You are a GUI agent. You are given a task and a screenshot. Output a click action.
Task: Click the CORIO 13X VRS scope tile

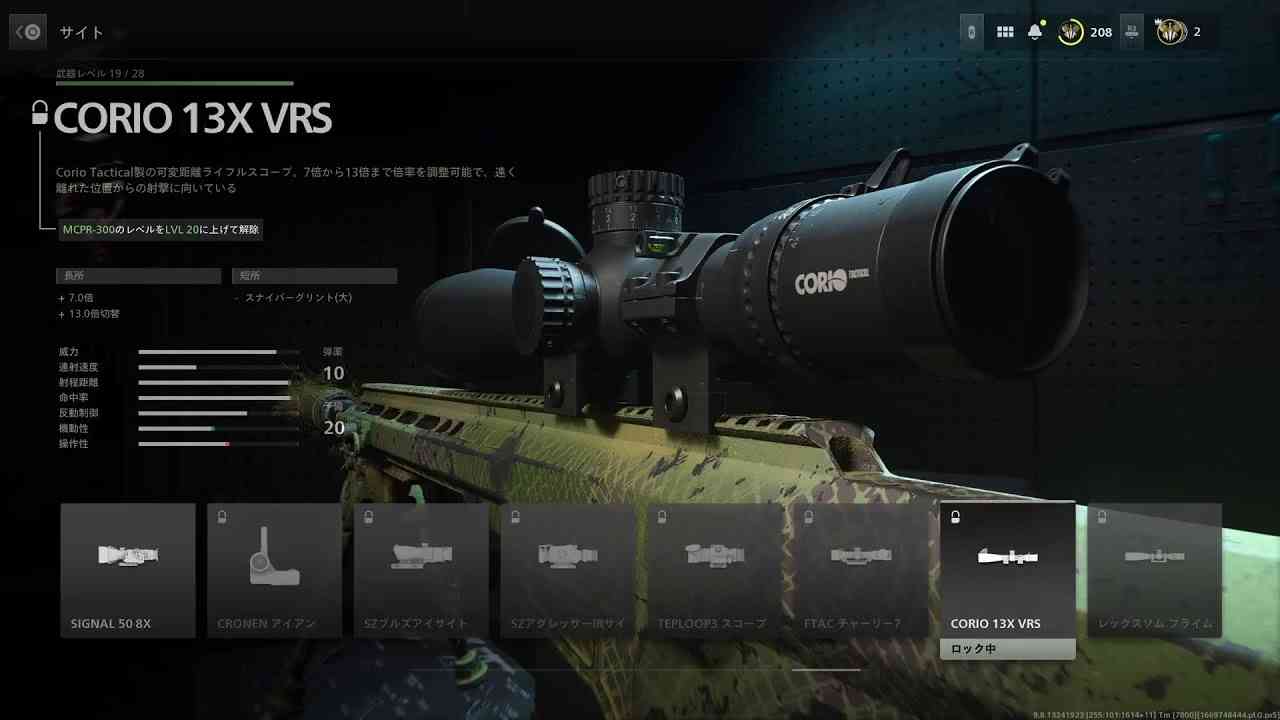pyautogui.click(x=1007, y=570)
